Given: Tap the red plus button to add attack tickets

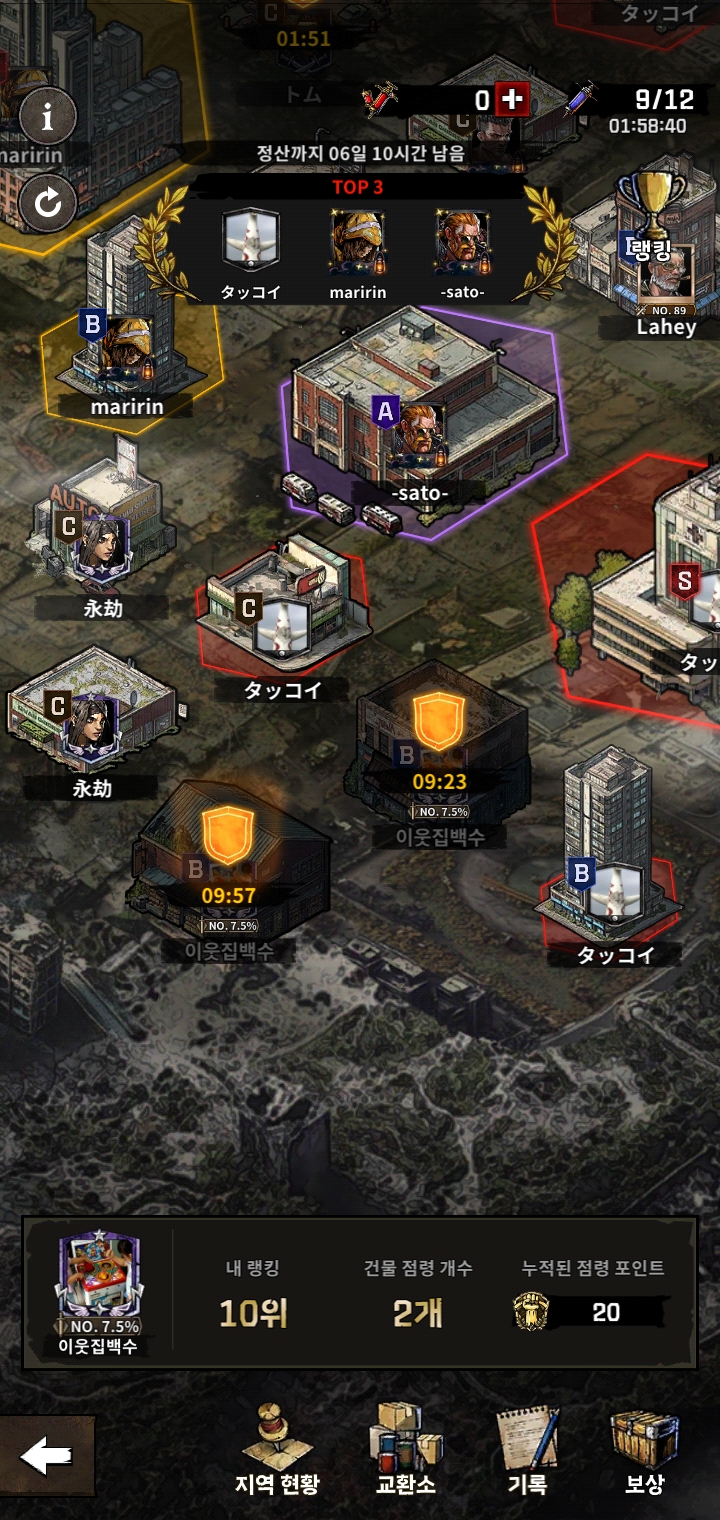Looking at the screenshot, I should click(512, 100).
